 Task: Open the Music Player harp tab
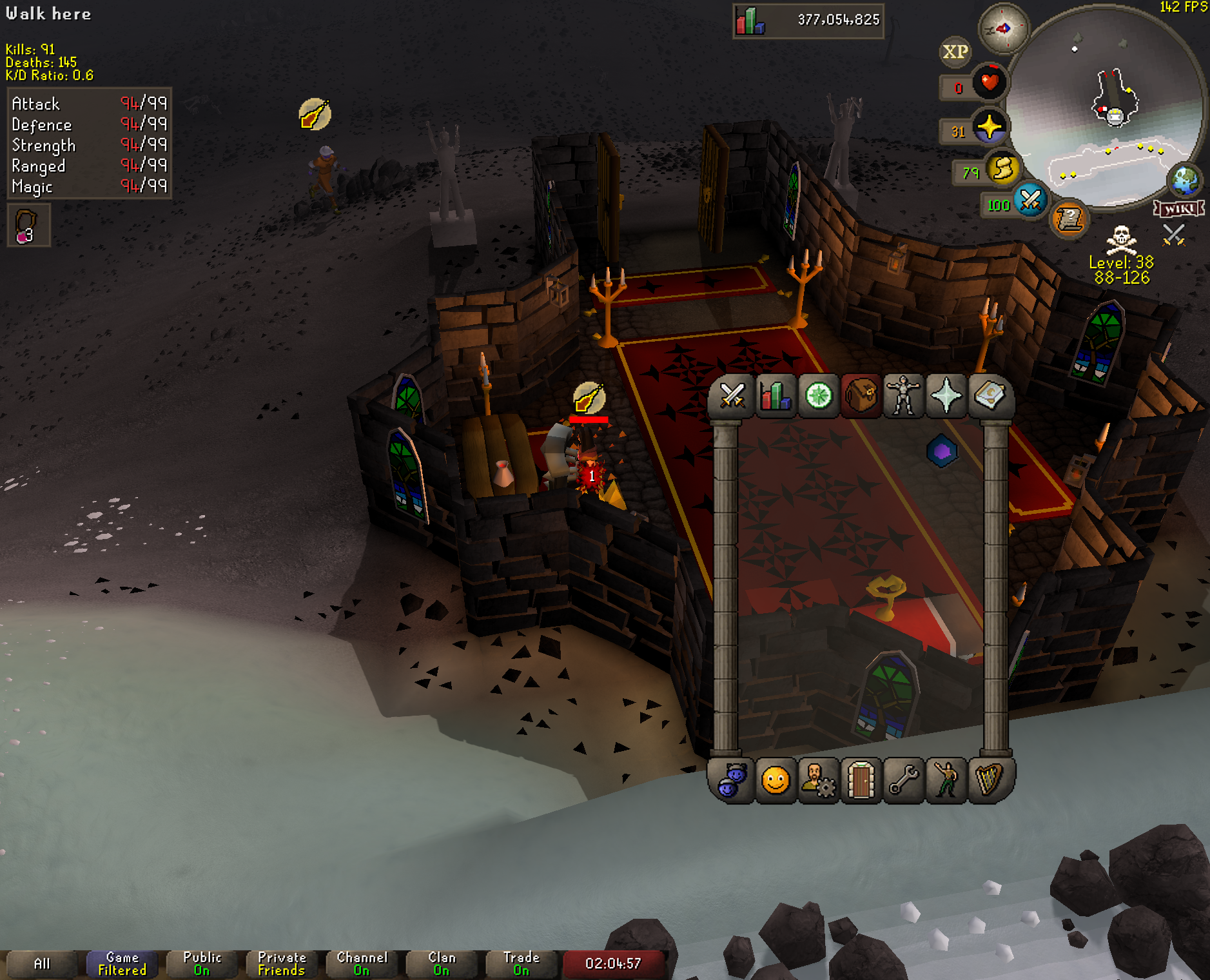coord(989,780)
